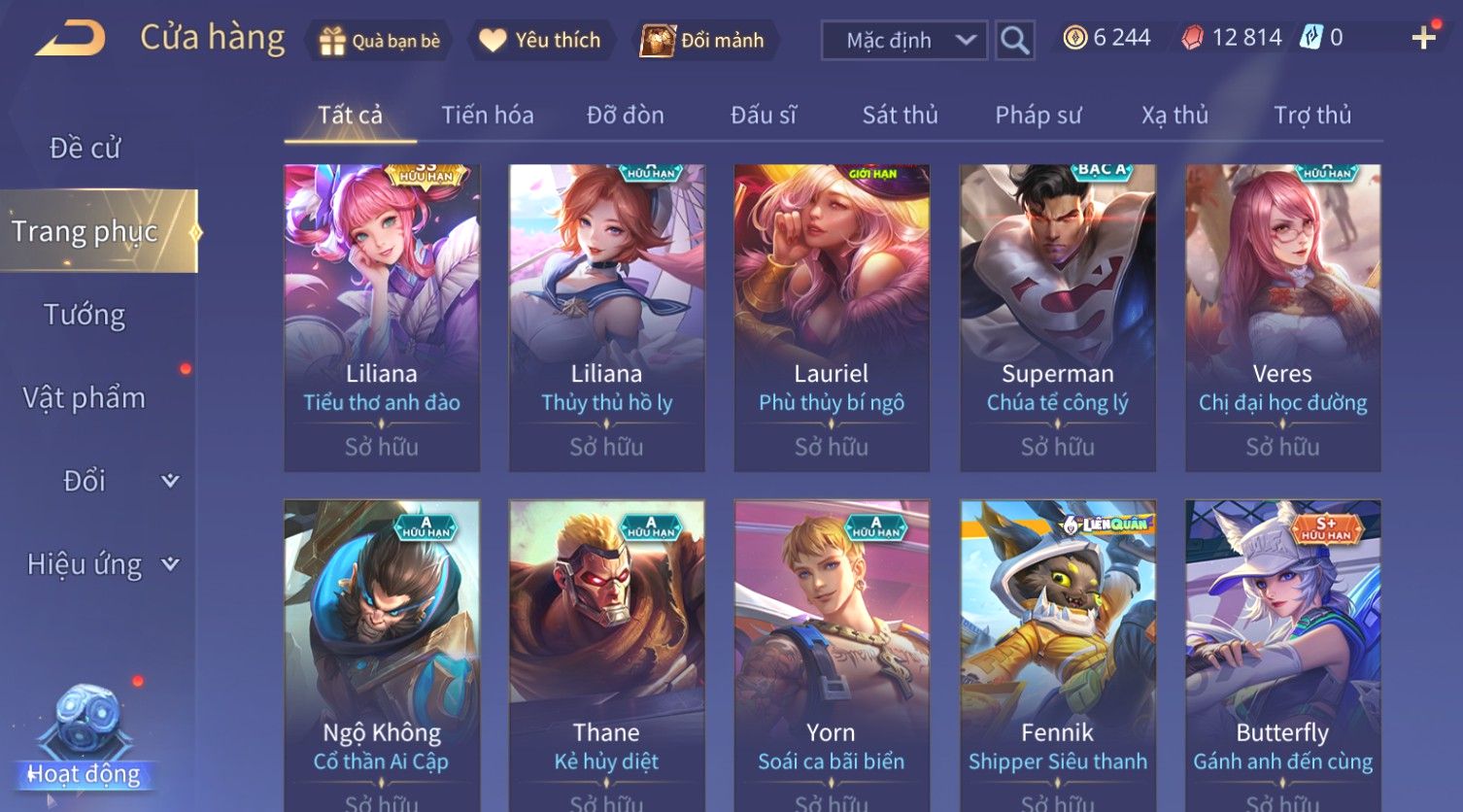Open the Yêu thích favorites list
Screen dimensions: 1463x812
[540, 41]
